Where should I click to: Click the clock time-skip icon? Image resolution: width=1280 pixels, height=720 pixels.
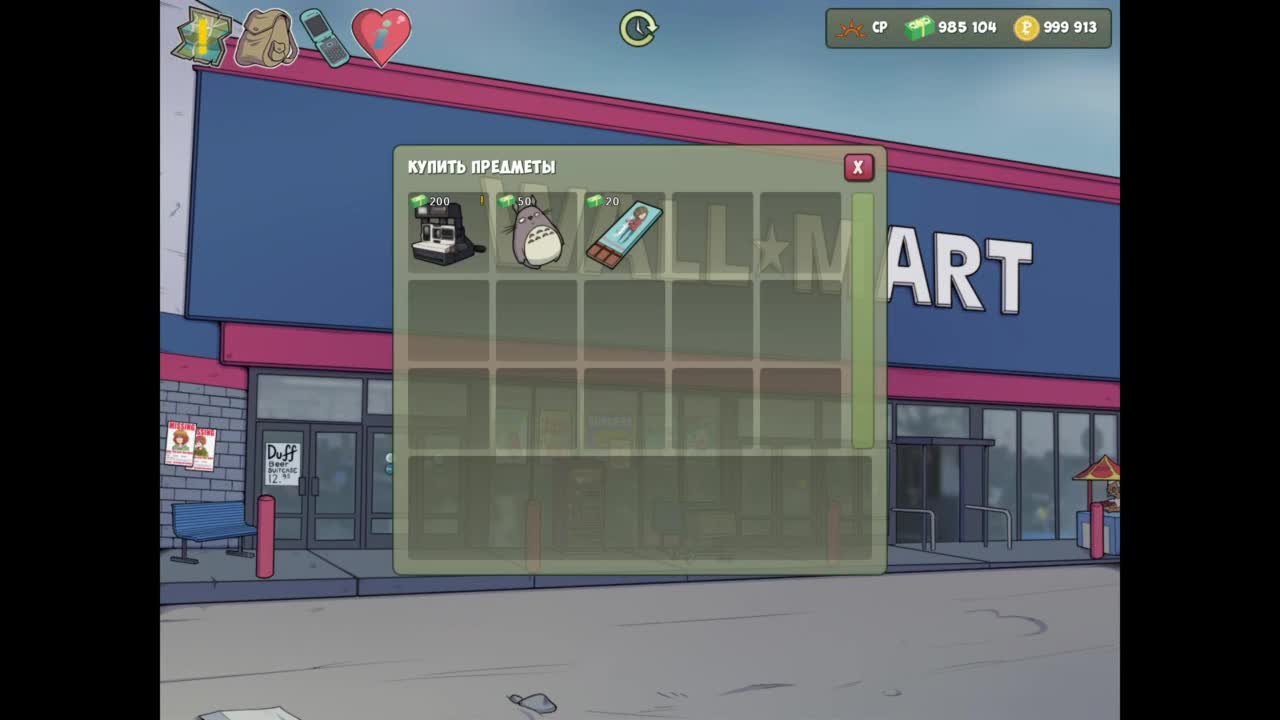point(638,28)
